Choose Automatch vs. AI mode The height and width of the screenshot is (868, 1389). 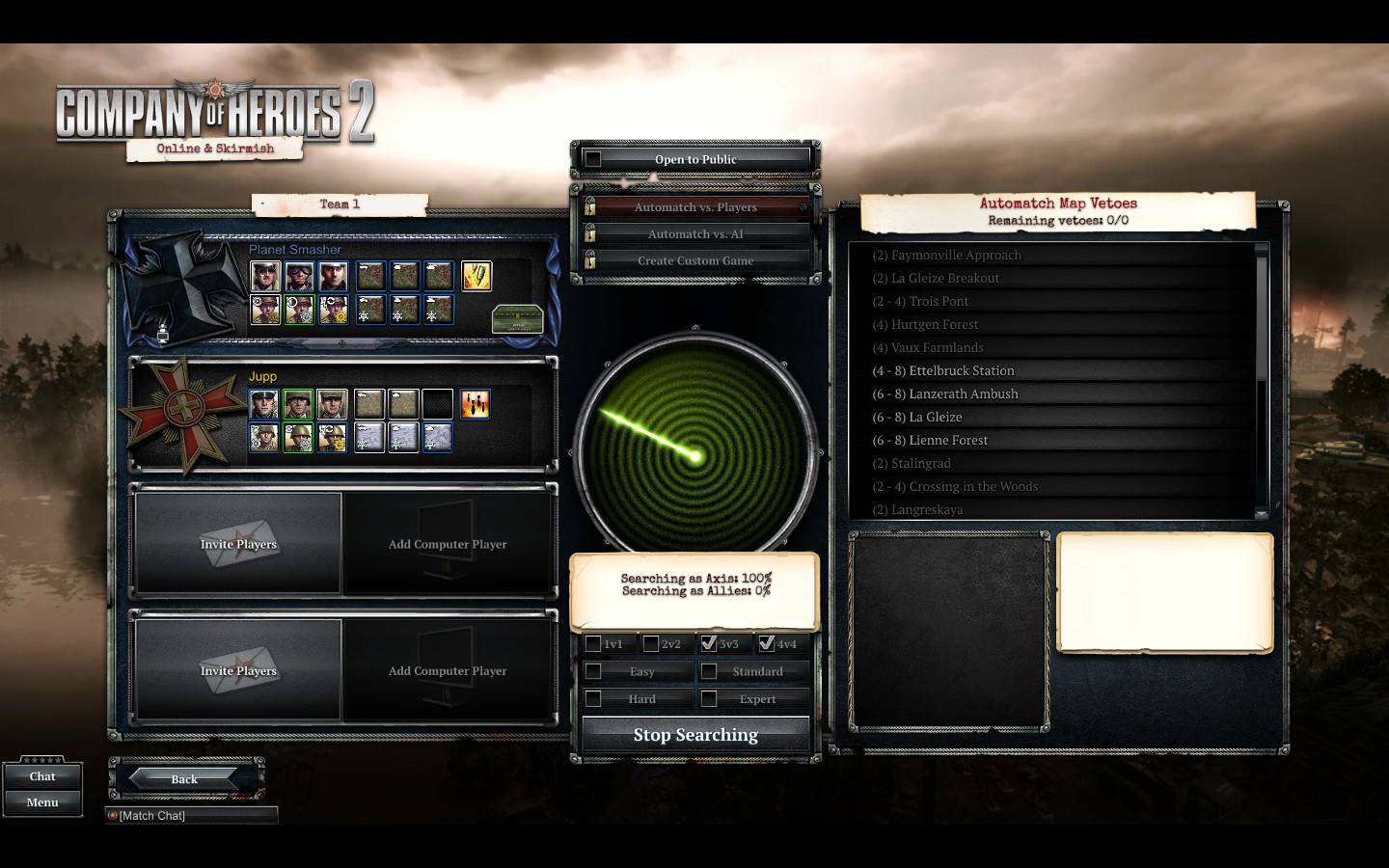click(x=694, y=234)
